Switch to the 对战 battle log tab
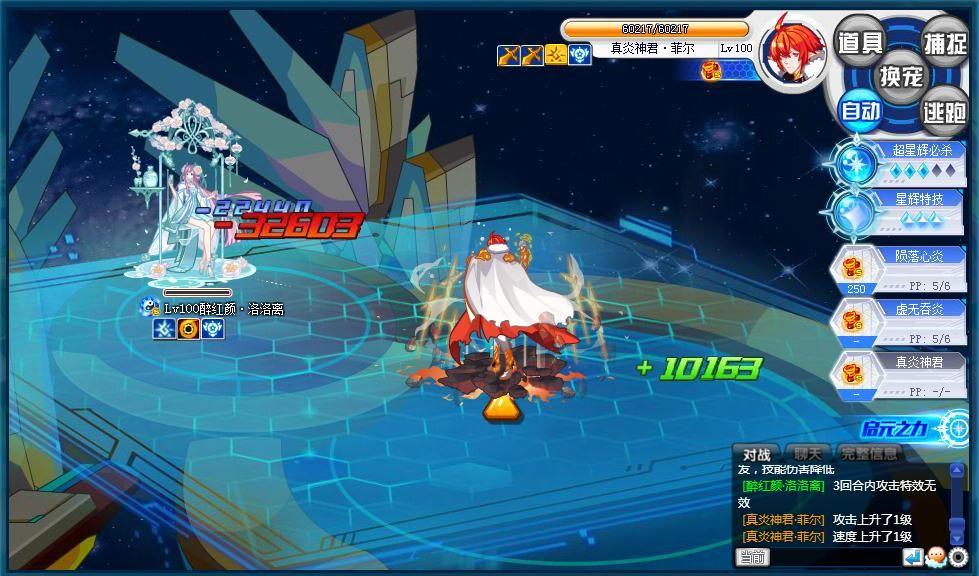This screenshot has height=576, width=979. click(x=756, y=454)
